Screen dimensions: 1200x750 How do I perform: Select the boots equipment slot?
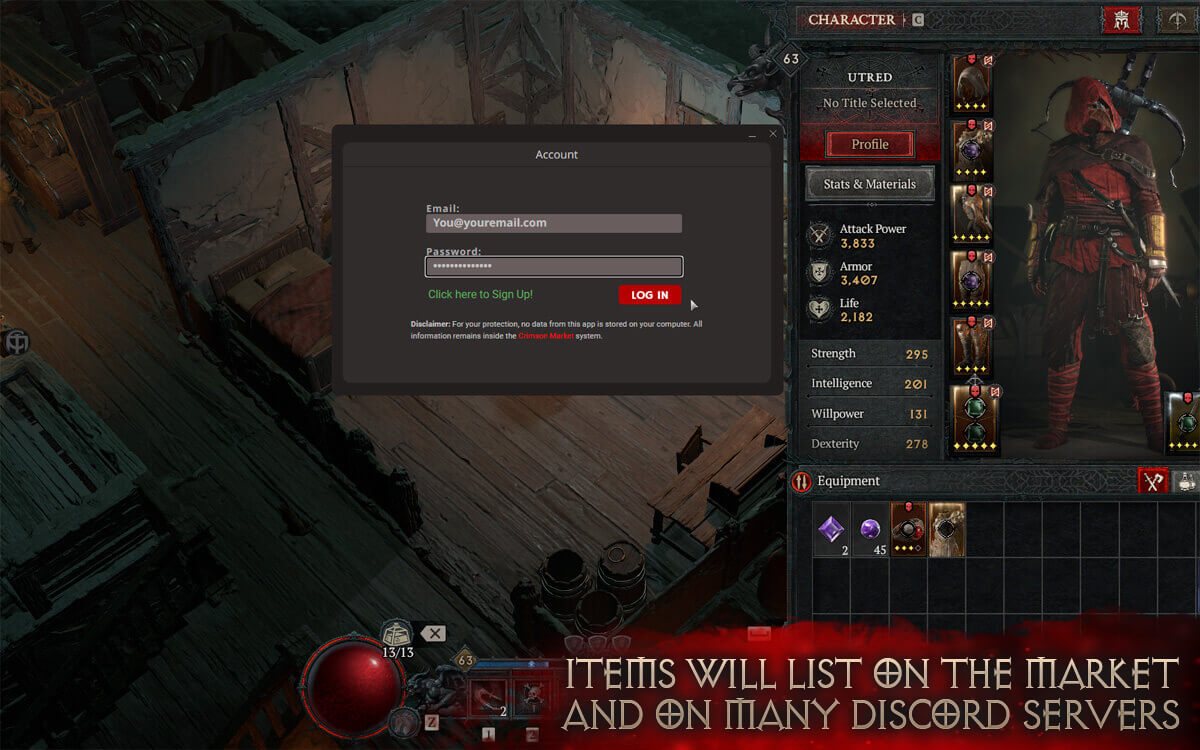pyautogui.click(x=972, y=347)
